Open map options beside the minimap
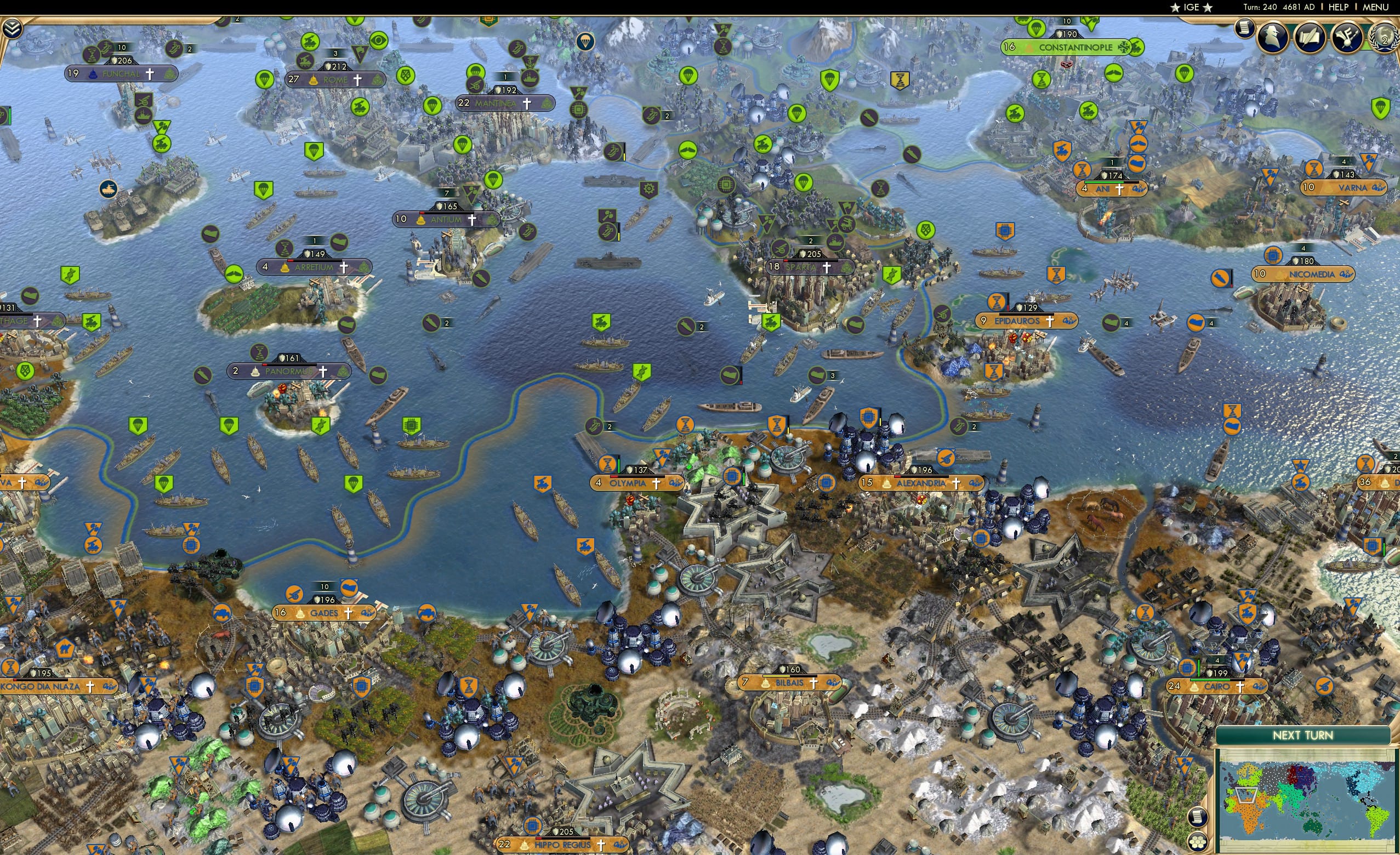Viewport: 1400px width, 855px height. [x=1198, y=818]
